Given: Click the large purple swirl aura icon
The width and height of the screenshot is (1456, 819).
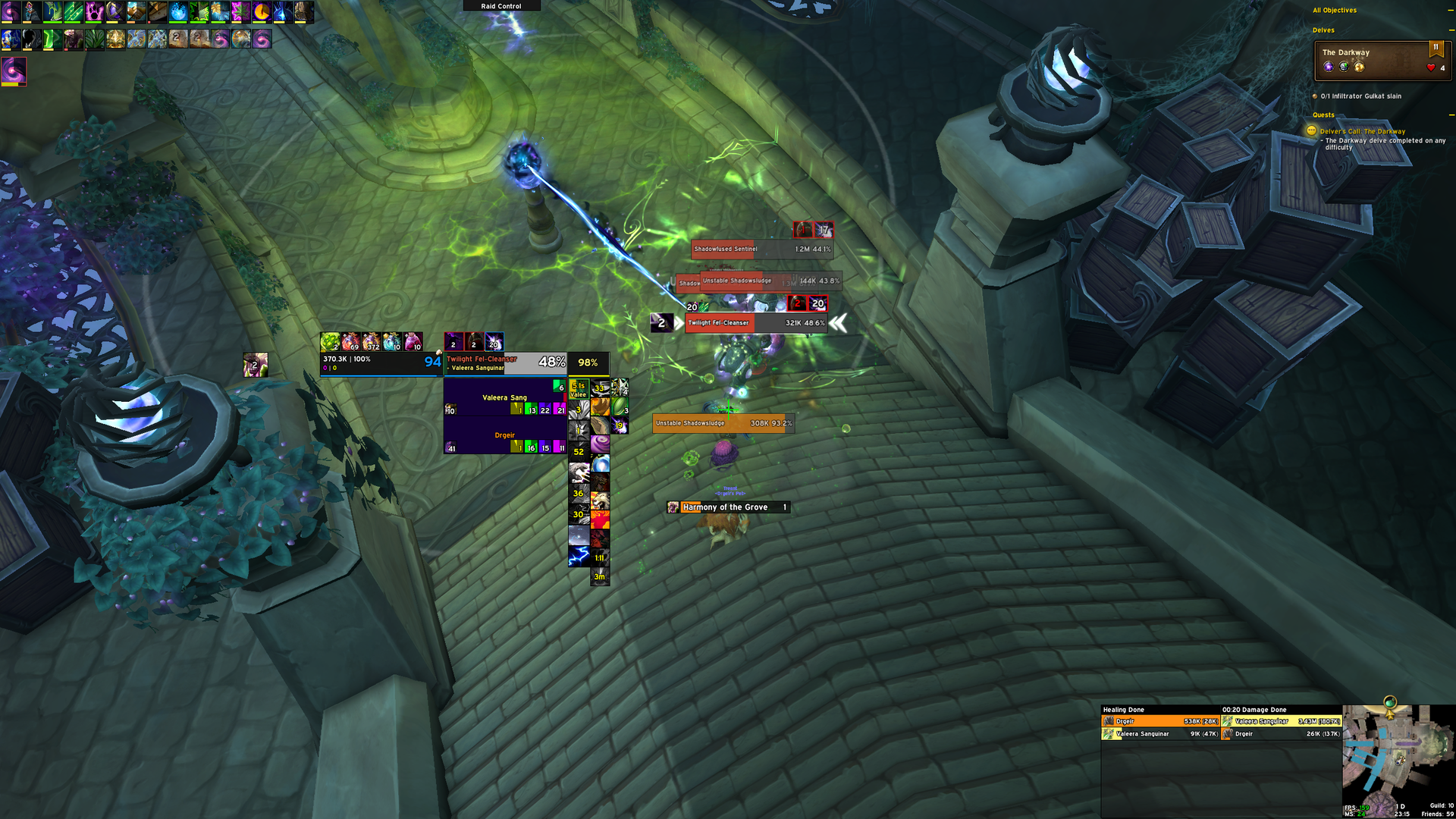Looking at the screenshot, I should (x=14, y=71).
